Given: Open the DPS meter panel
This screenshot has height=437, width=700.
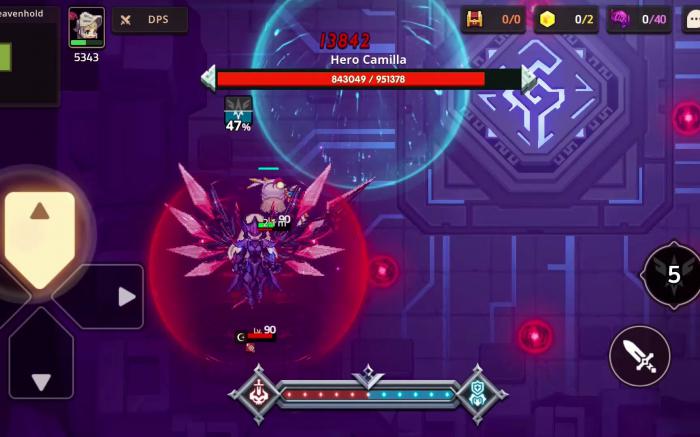Looking at the screenshot, I should pyautogui.click(x=149, y=20).
